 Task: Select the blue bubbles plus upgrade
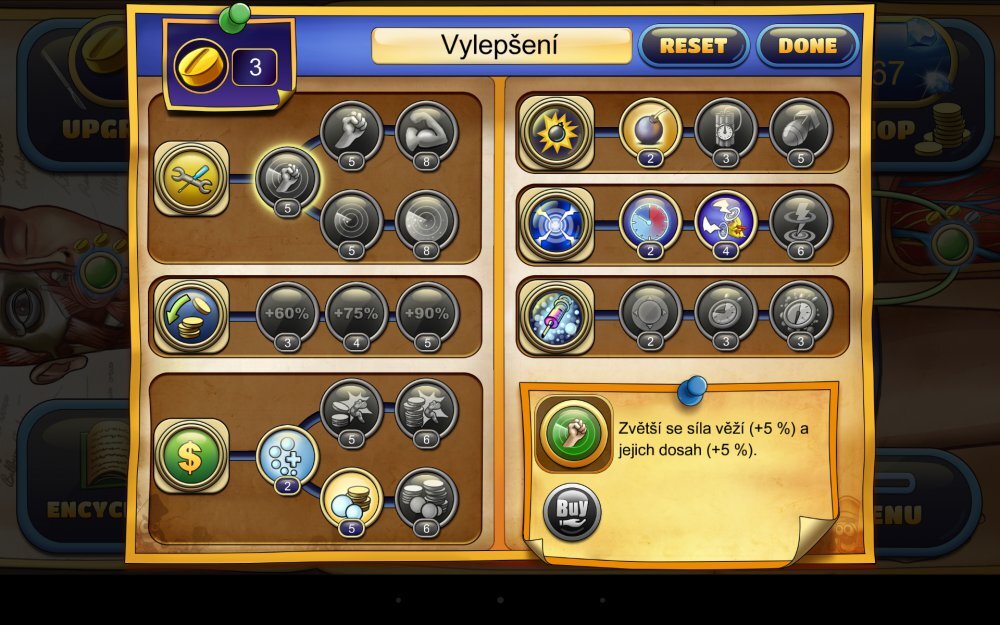click(x=288, y=456)
